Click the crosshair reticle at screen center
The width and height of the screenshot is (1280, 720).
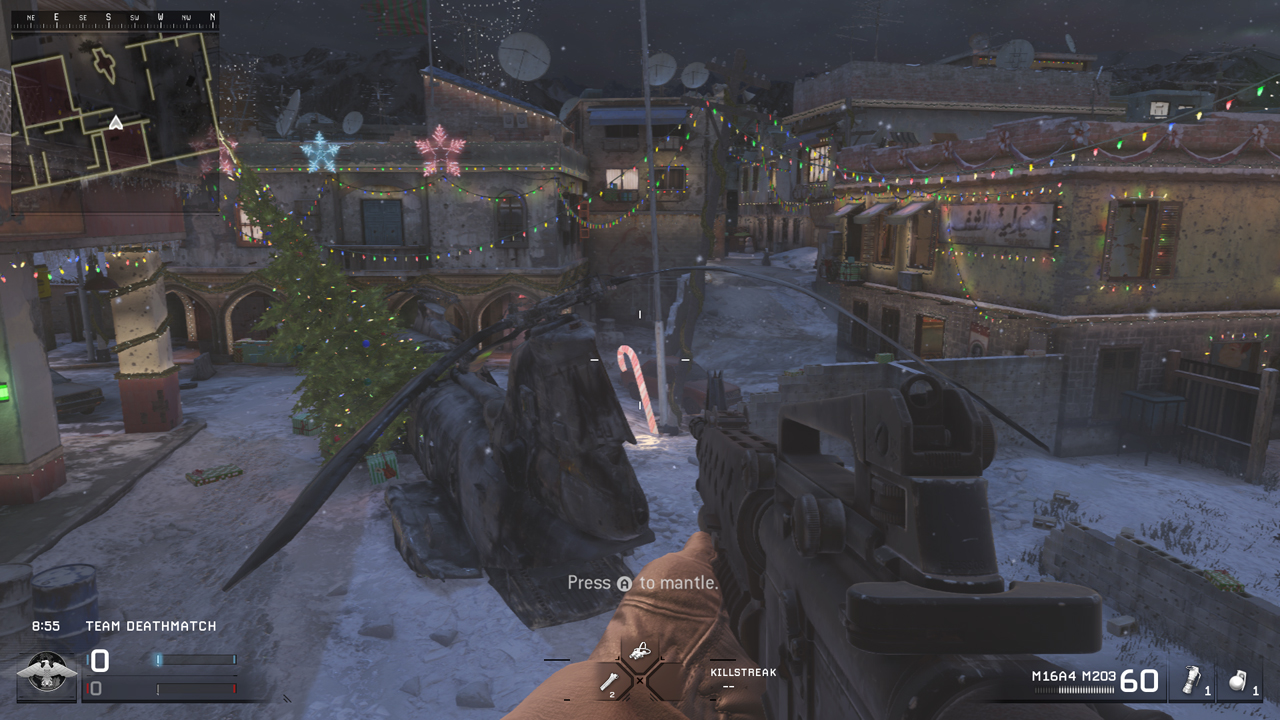pos(640,358)
